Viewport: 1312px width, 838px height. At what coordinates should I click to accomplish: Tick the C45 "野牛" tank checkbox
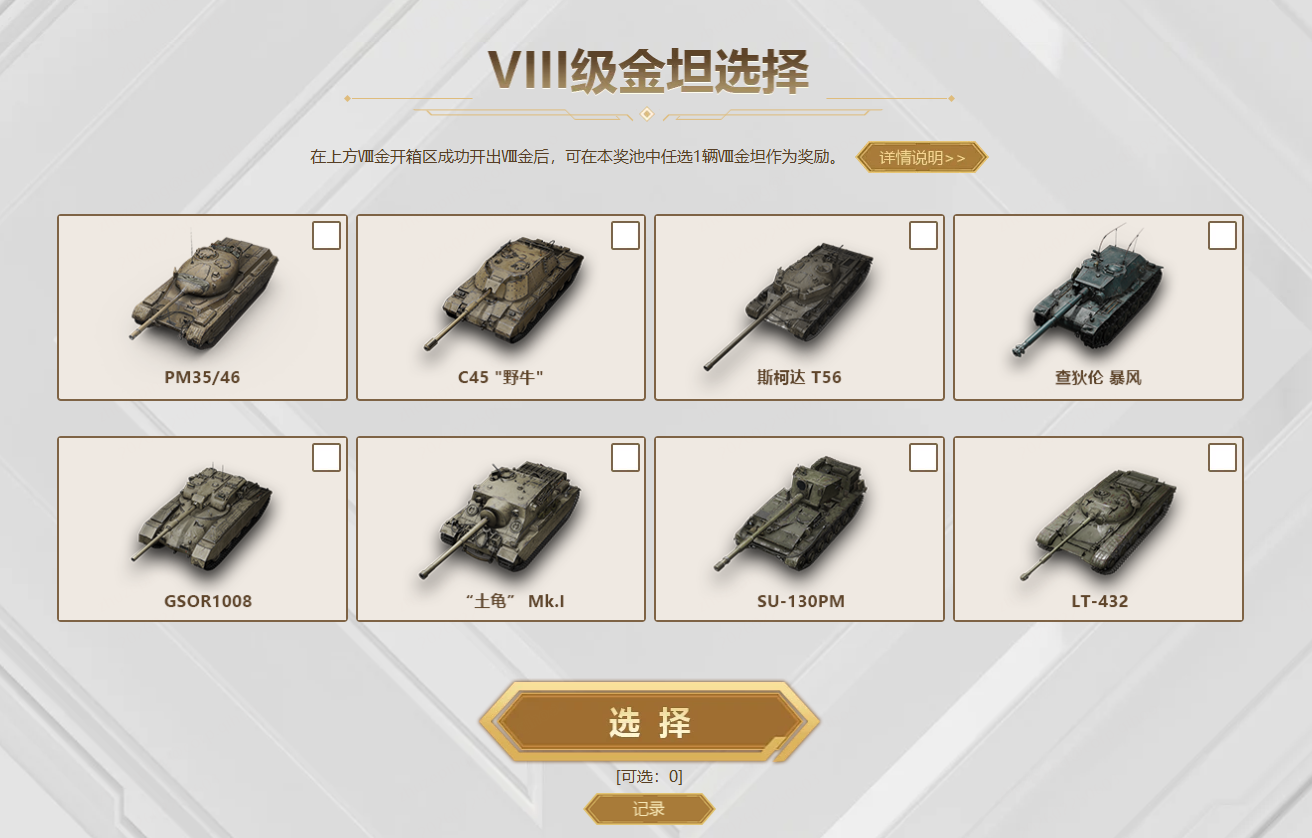pyautogui.click(x=625, y=236)
